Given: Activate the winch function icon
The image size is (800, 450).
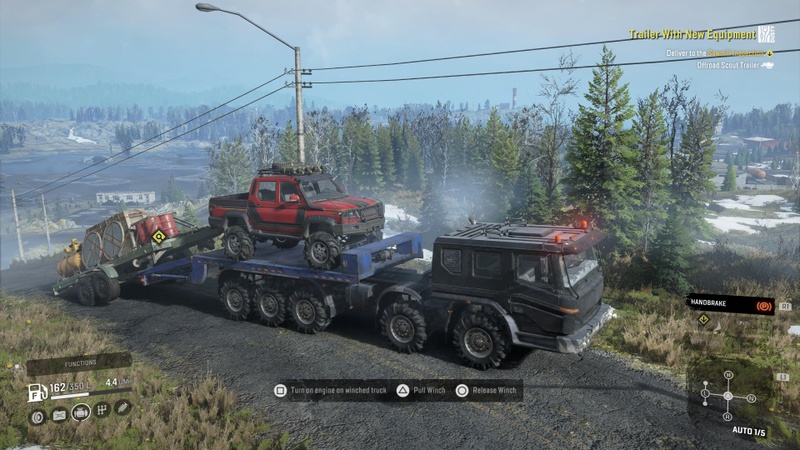Looking at the screenshot, I should coord(122,408).
